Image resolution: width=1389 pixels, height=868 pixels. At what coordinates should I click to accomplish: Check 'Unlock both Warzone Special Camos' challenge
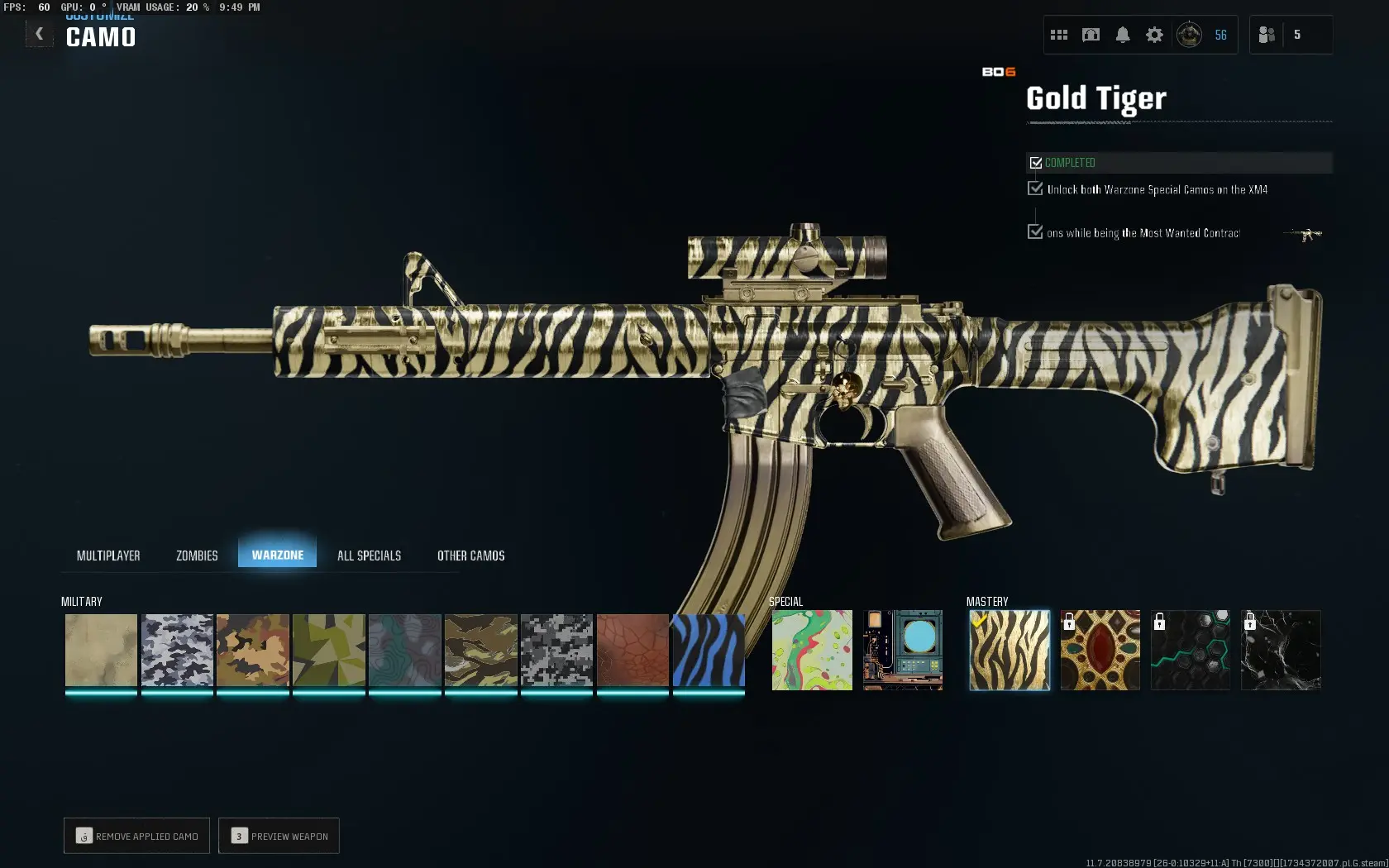coord(1036,188)
